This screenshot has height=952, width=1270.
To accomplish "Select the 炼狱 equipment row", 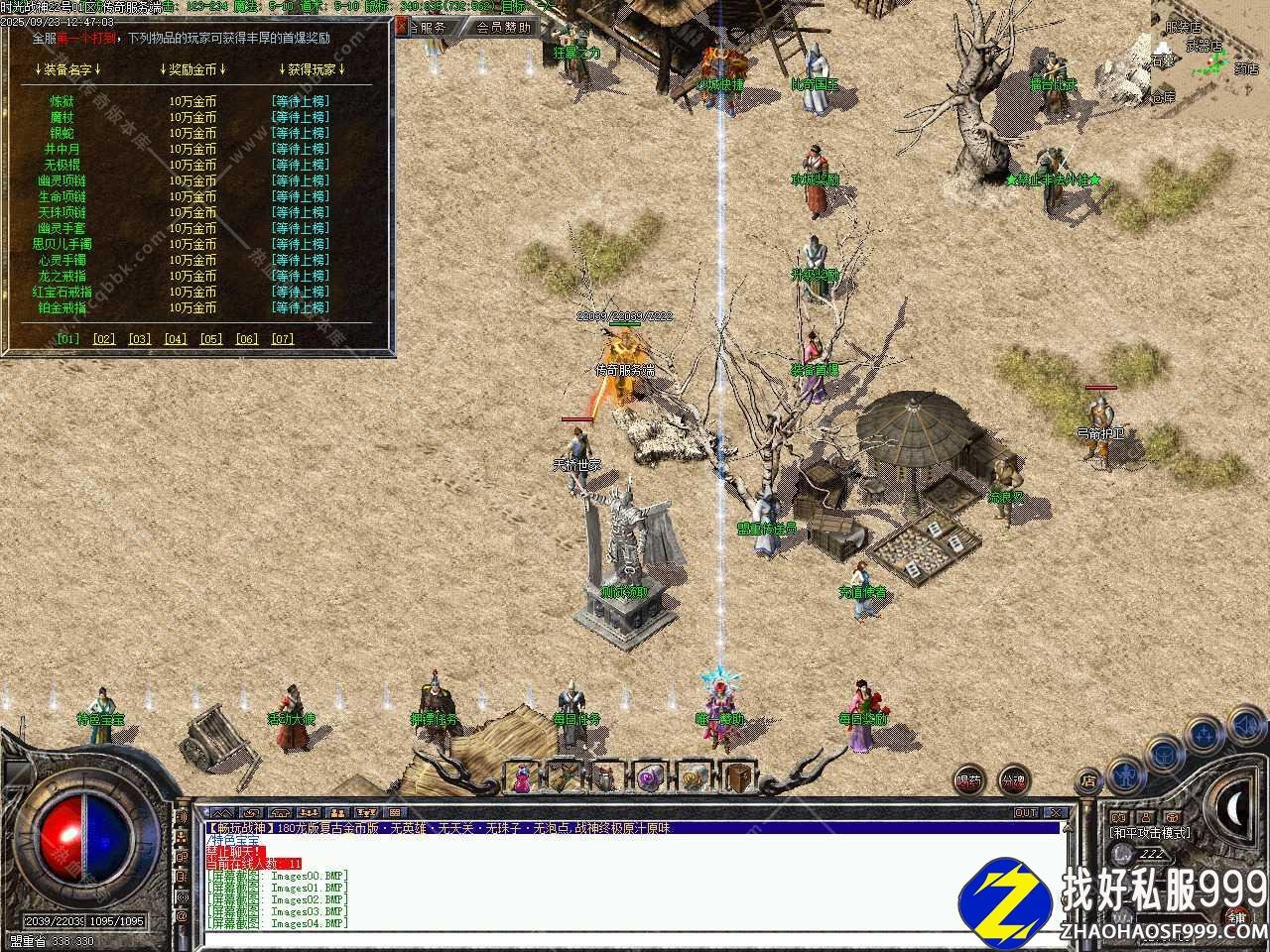I will pyautogui.click(x=62, y=101).
